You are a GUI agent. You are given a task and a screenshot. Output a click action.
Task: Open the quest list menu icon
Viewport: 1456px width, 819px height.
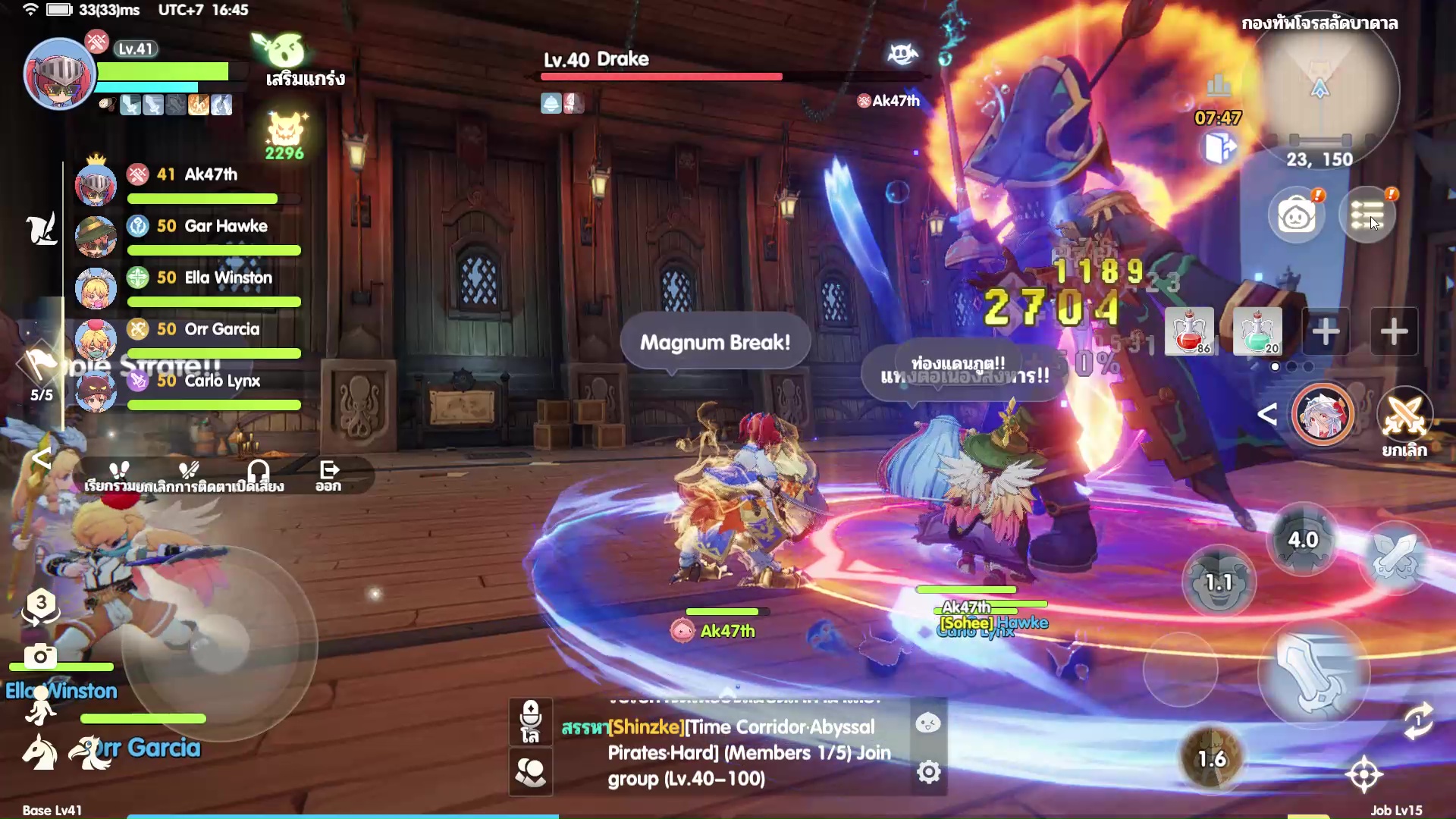[1367, 215]
